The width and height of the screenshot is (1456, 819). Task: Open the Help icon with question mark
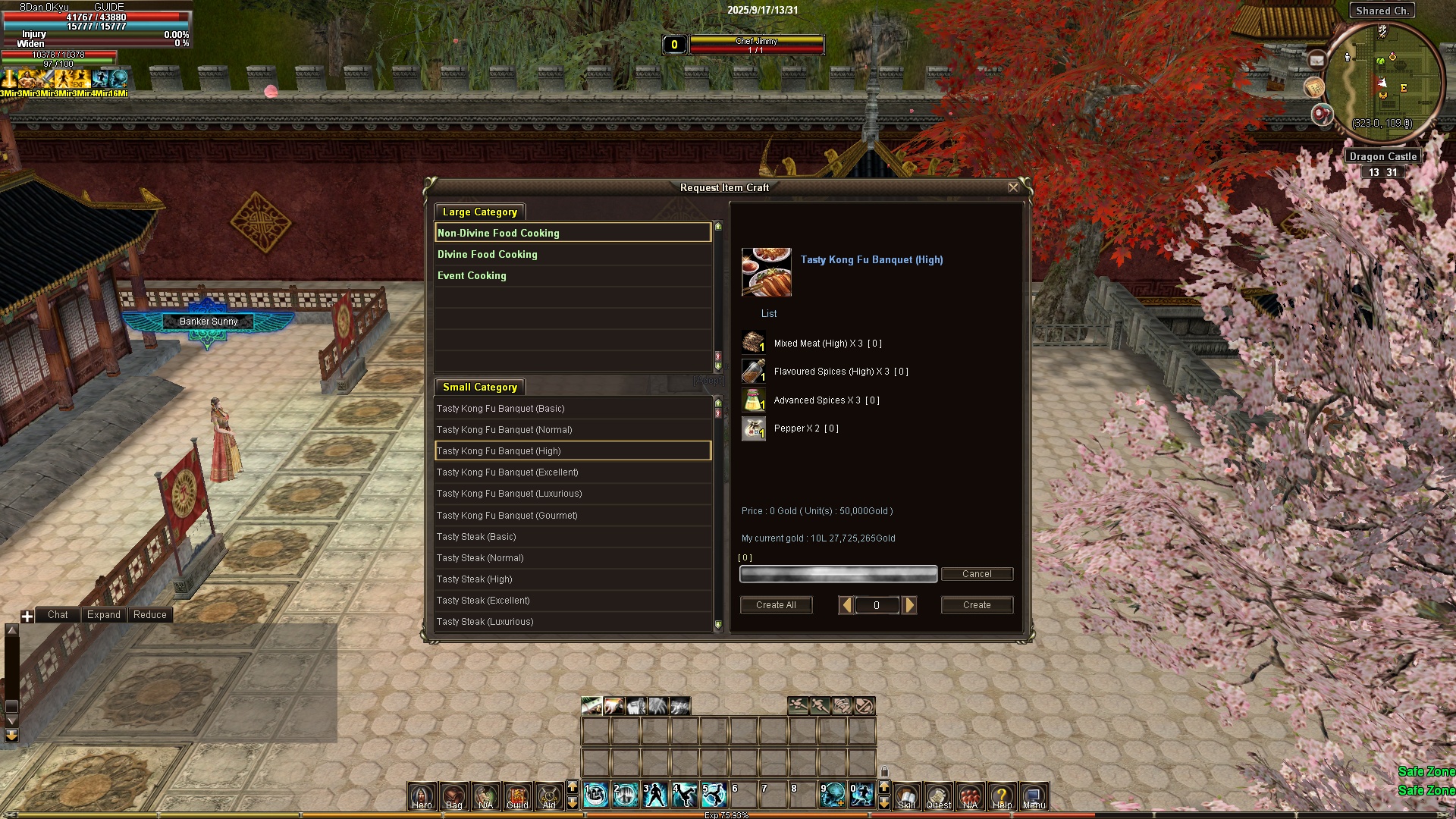point(1002,796)
